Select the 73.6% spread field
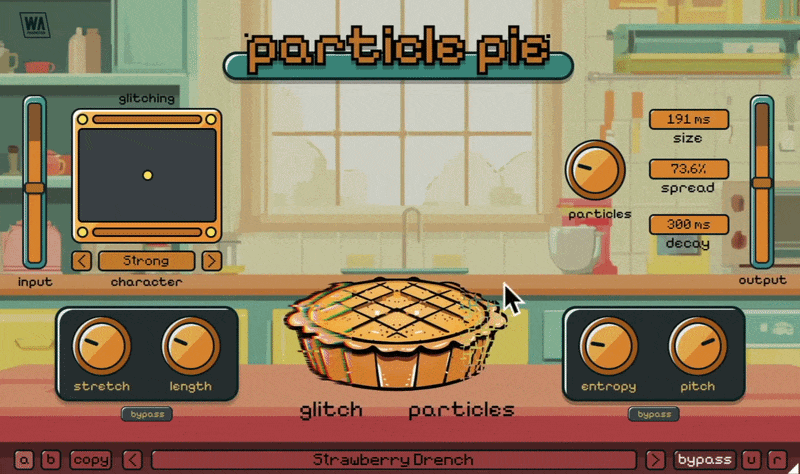800x474 pixels. 688,169
